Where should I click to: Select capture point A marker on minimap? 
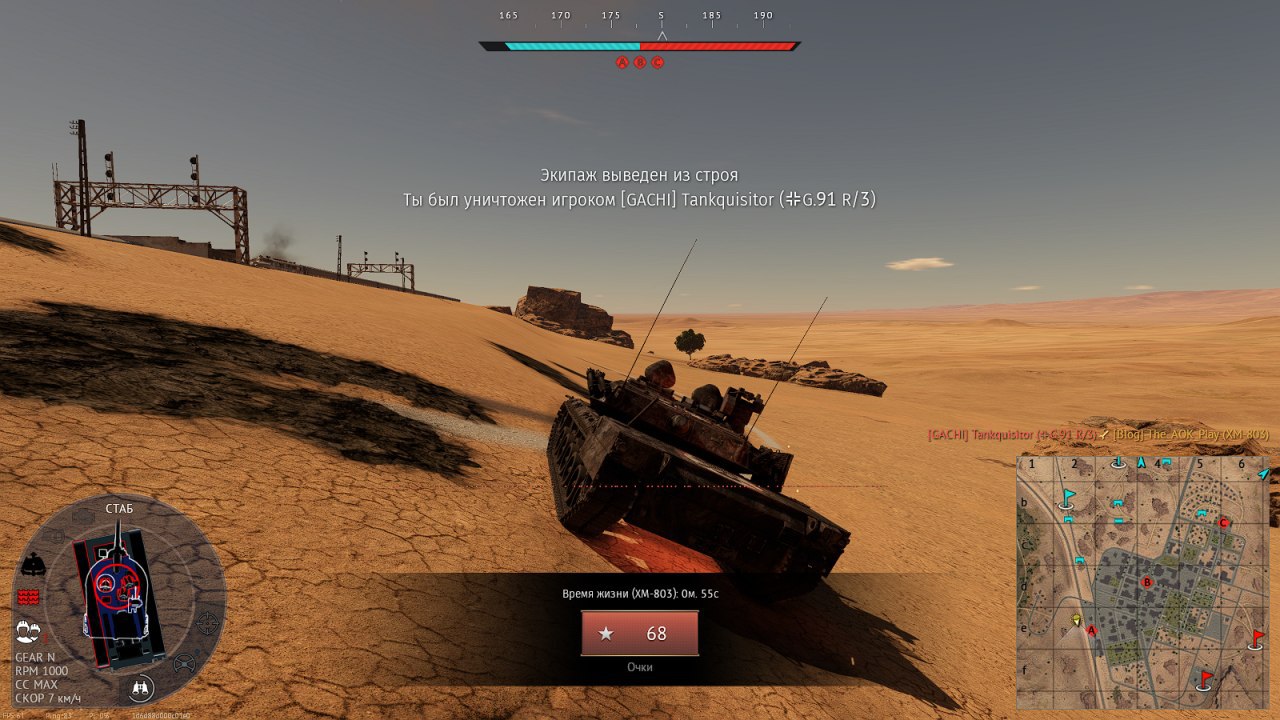pos(1092,631)
